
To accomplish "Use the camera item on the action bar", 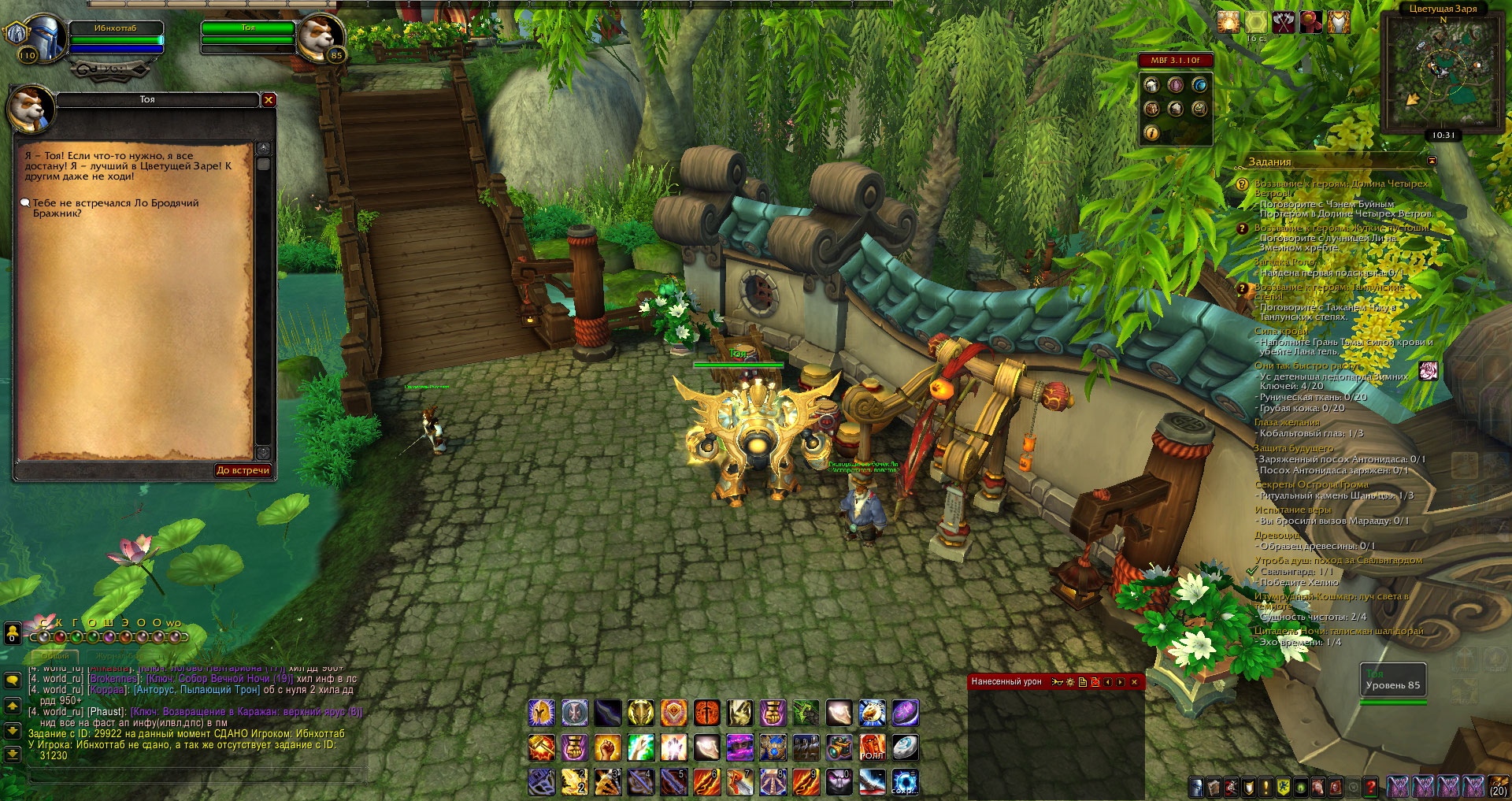I will pos(839,748).
